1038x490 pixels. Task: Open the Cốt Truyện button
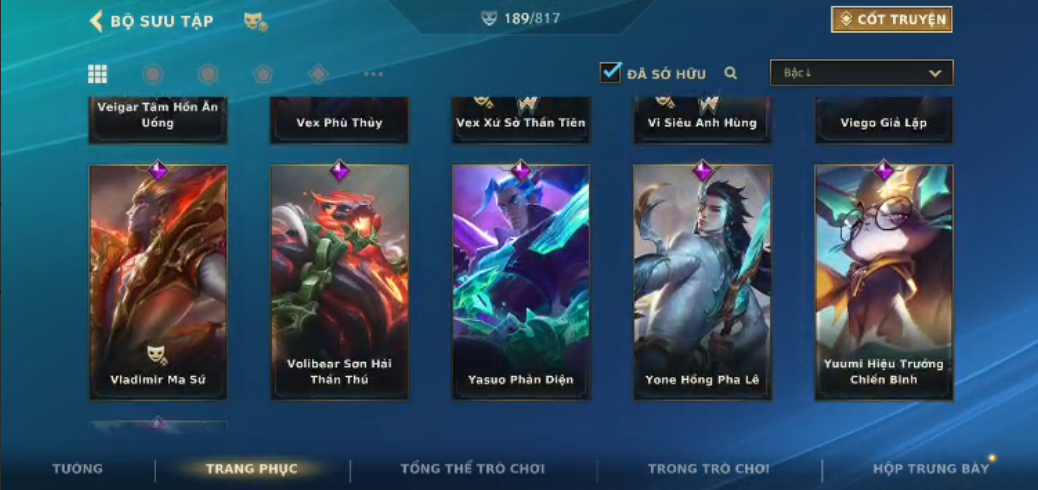point(891,19)
